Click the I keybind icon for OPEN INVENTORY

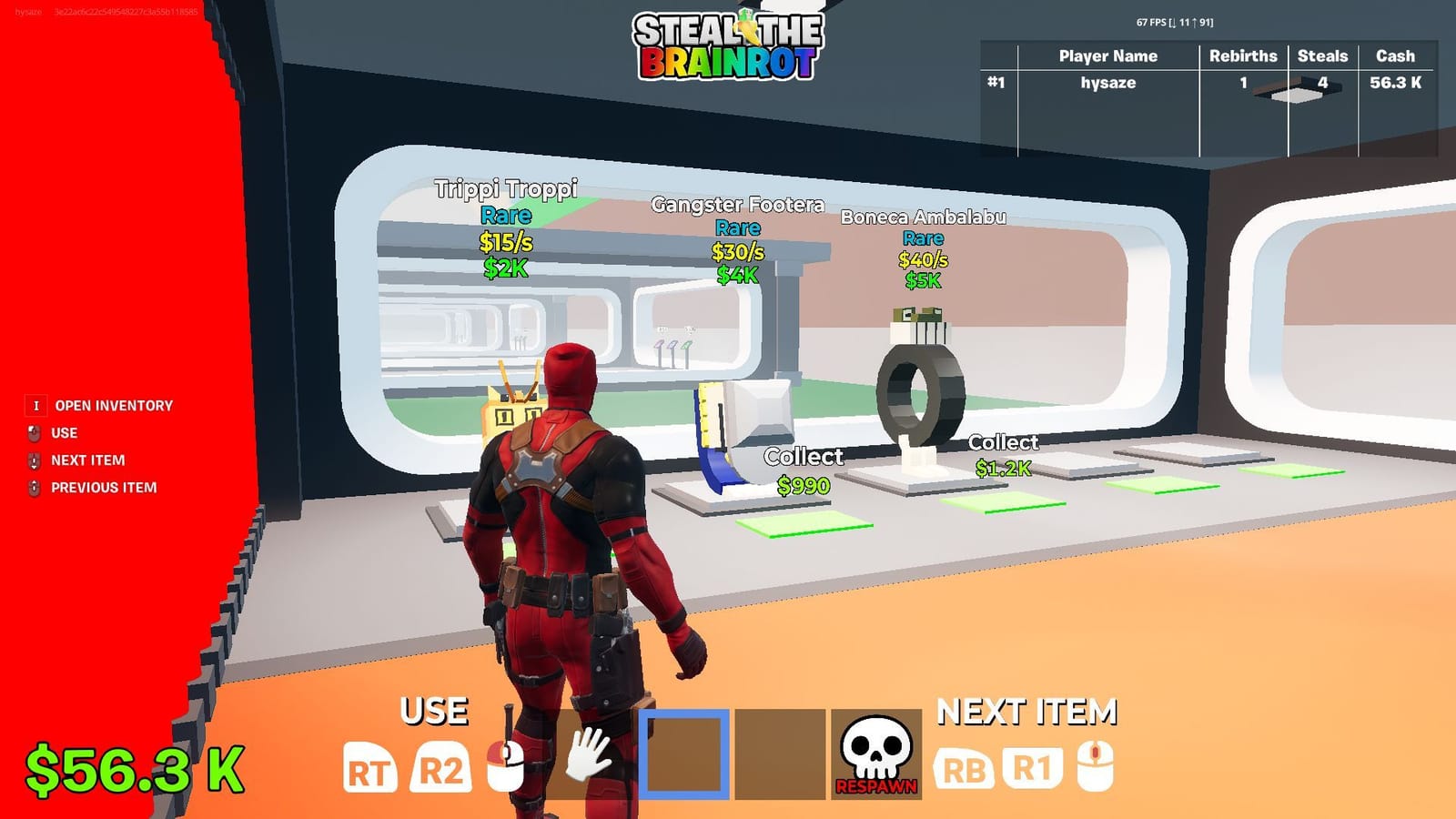click(35, 405)
